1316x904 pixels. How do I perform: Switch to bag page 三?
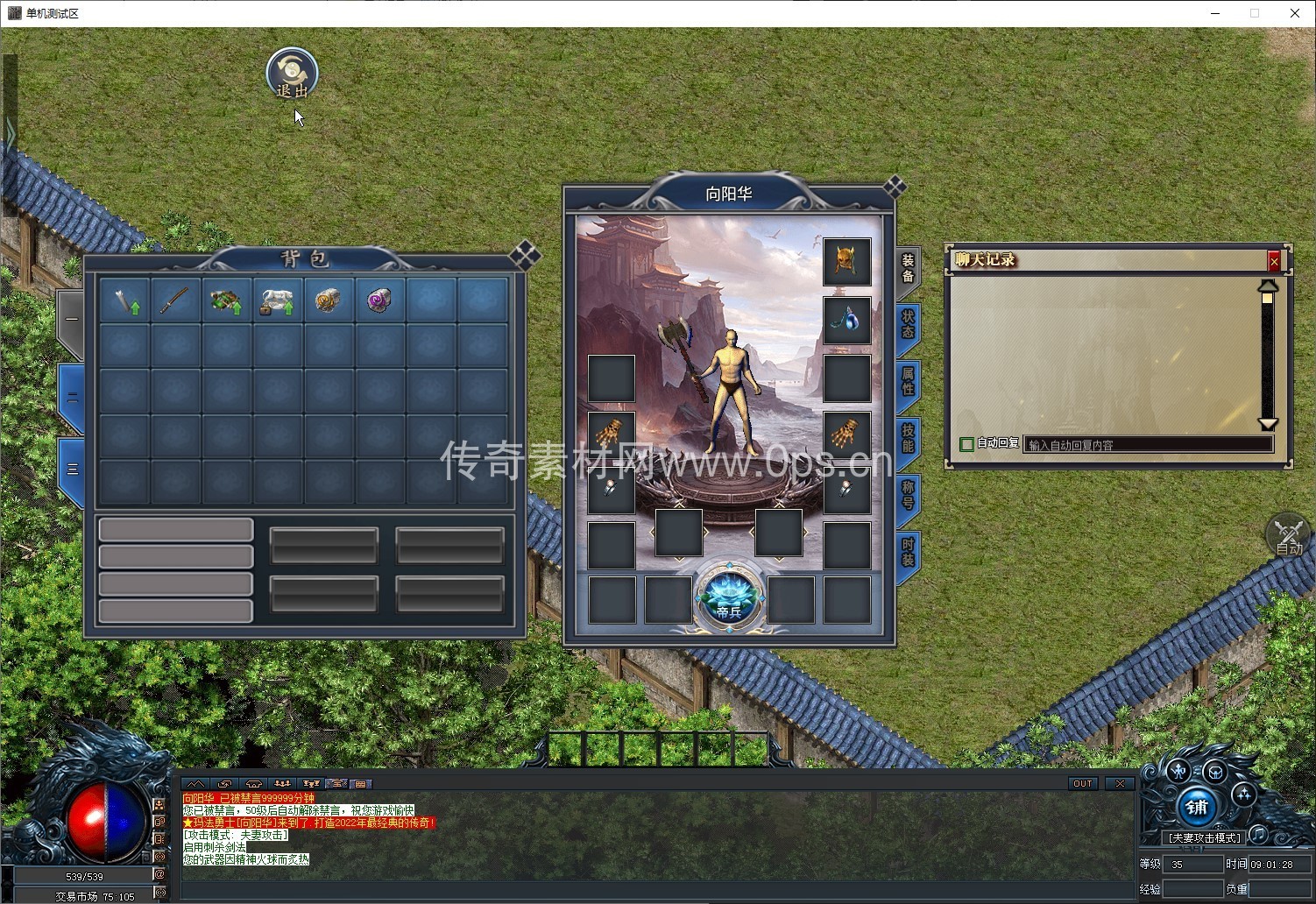click(72, 470)
